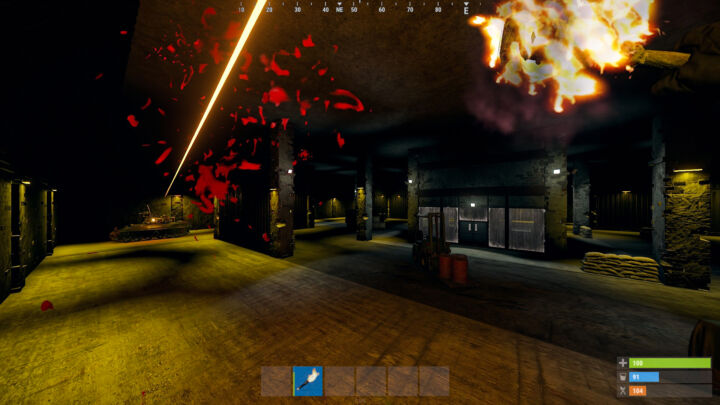Select the lit torch hotbar slot
This screenshot has height=405, width=720.
tap(308, 381)
